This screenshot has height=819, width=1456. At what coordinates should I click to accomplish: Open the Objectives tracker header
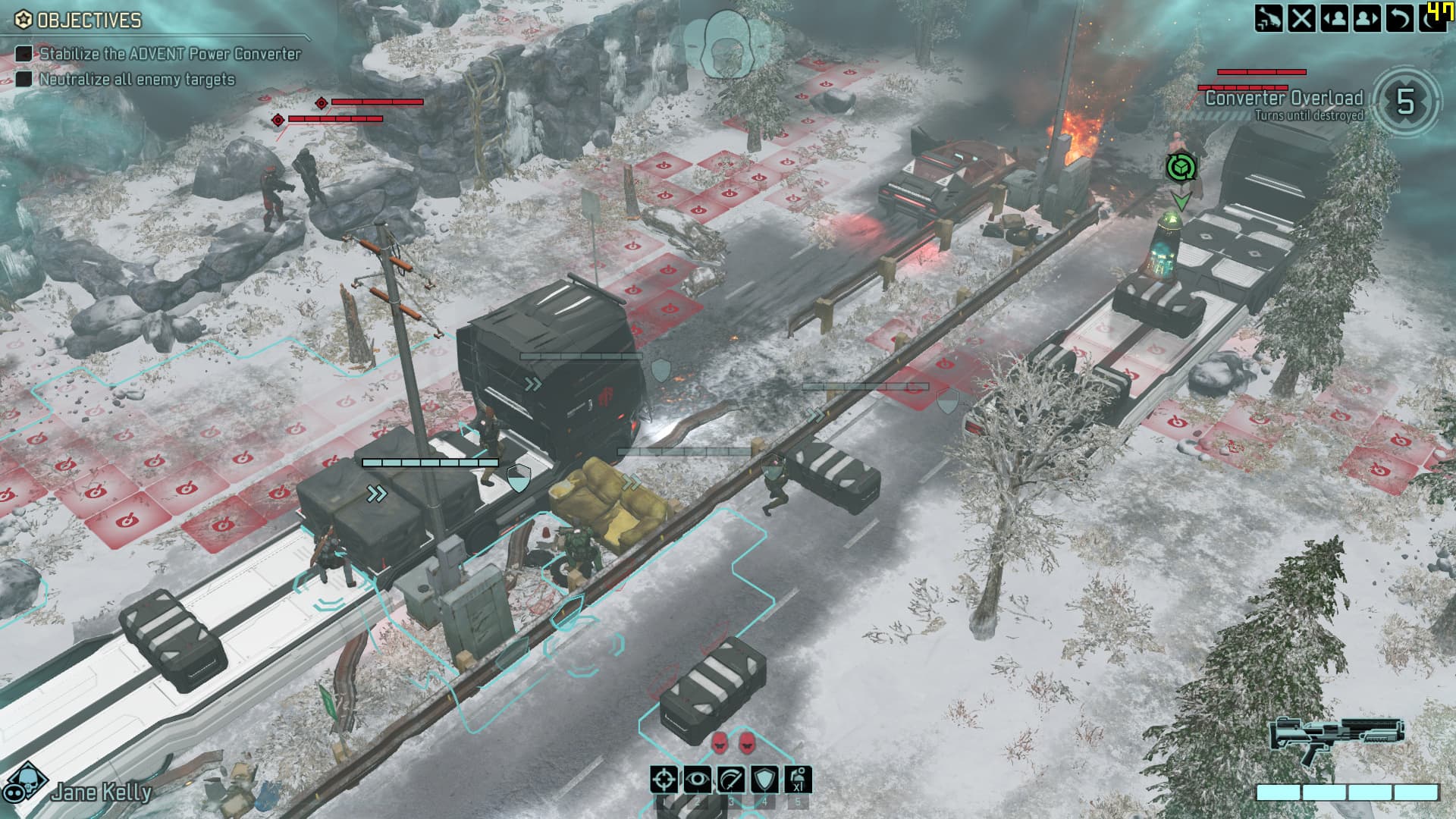(79, 20)
